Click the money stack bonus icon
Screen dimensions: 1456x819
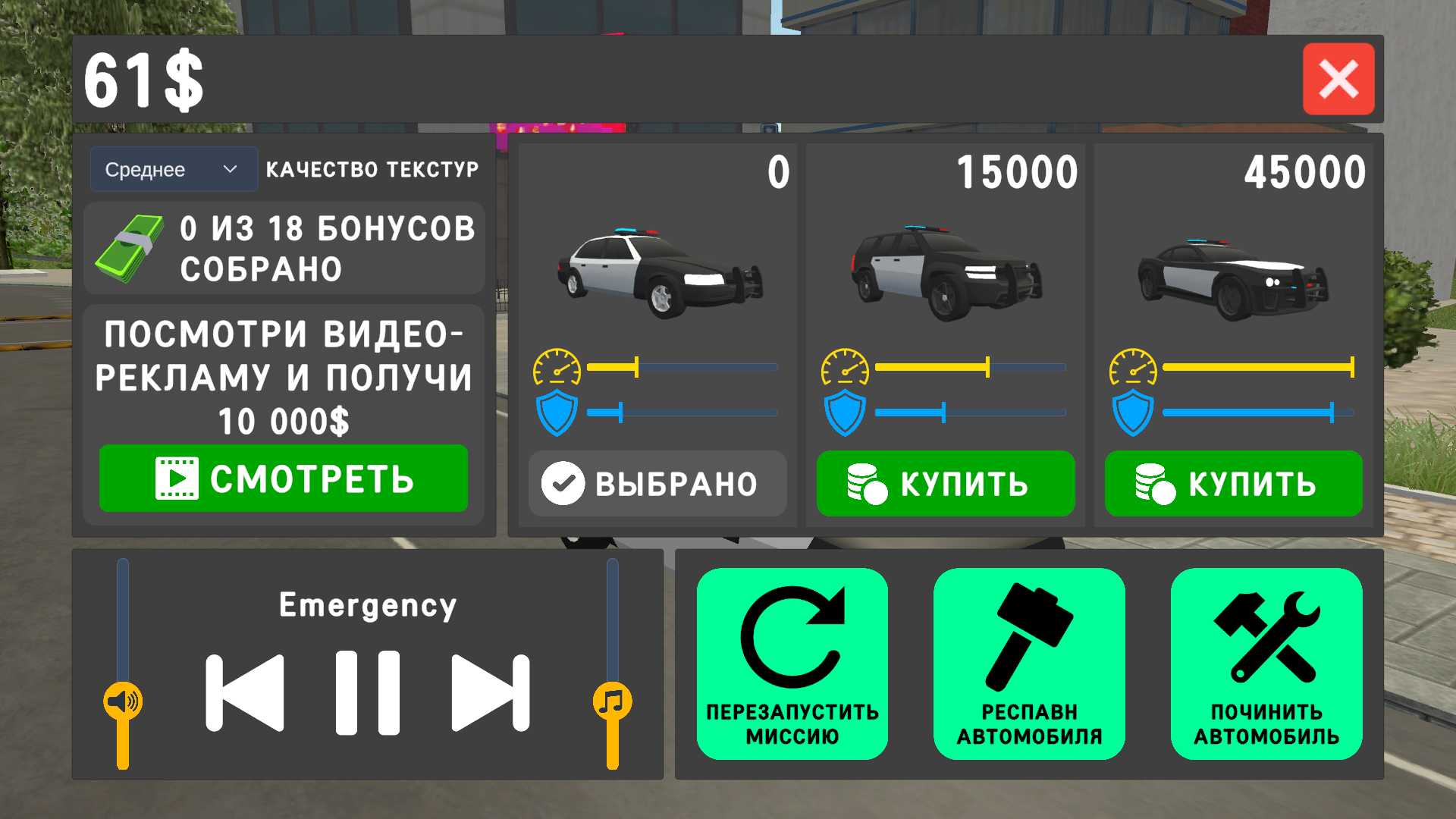pos(130,247)
